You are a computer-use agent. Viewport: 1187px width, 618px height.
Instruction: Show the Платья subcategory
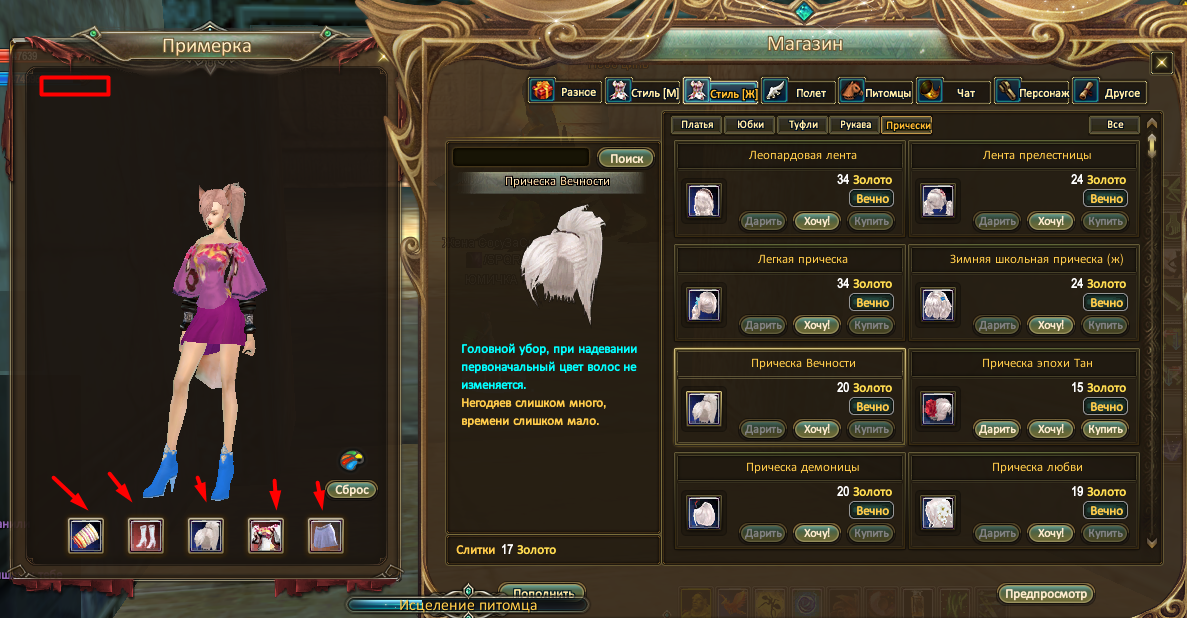697,125
